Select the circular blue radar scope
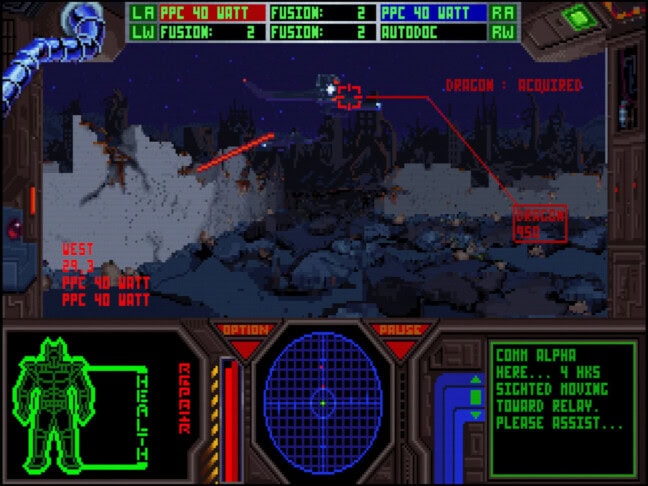 tap(323, 402)
